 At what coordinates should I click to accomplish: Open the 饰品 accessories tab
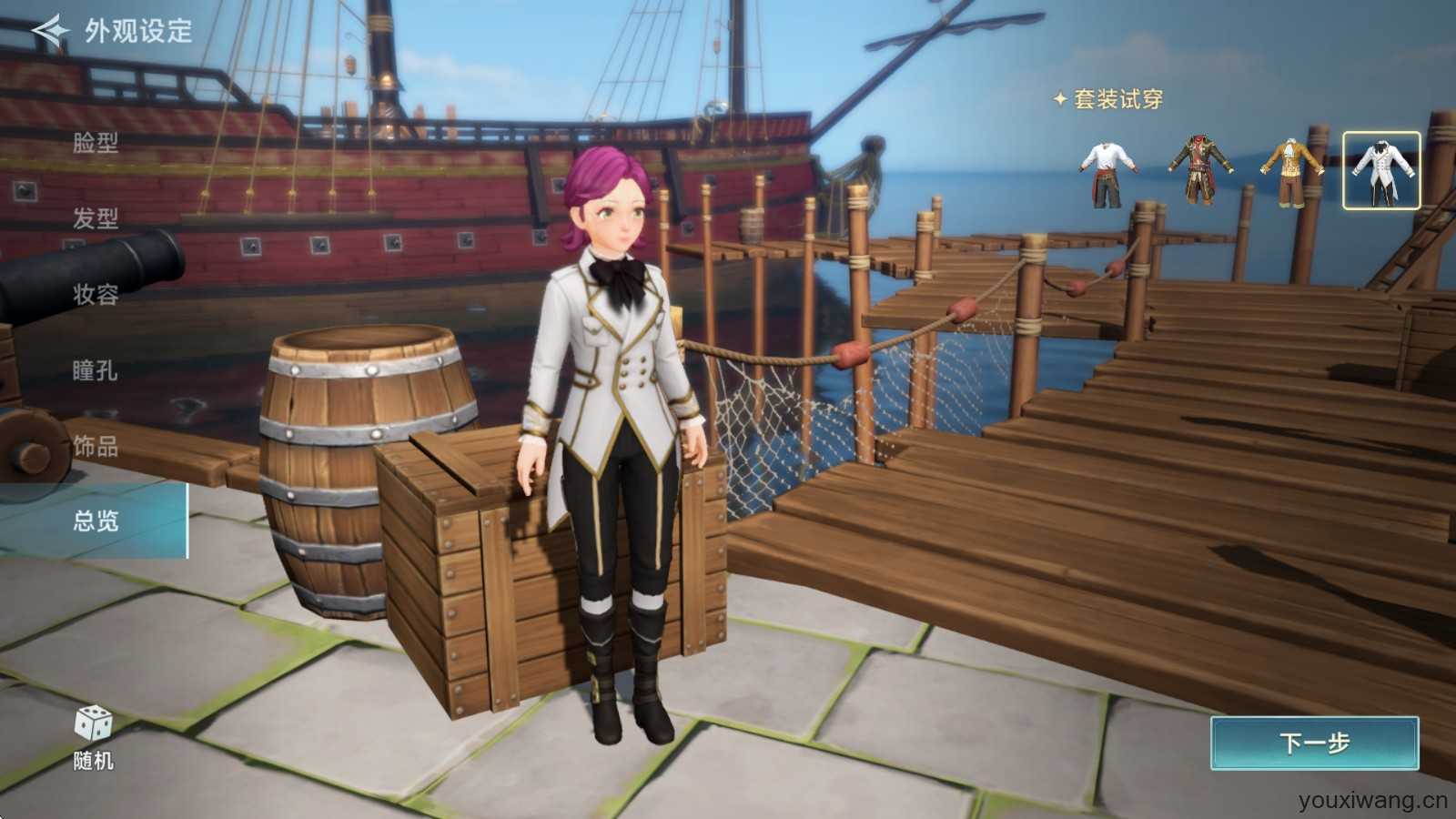click(x=96, y=446)
